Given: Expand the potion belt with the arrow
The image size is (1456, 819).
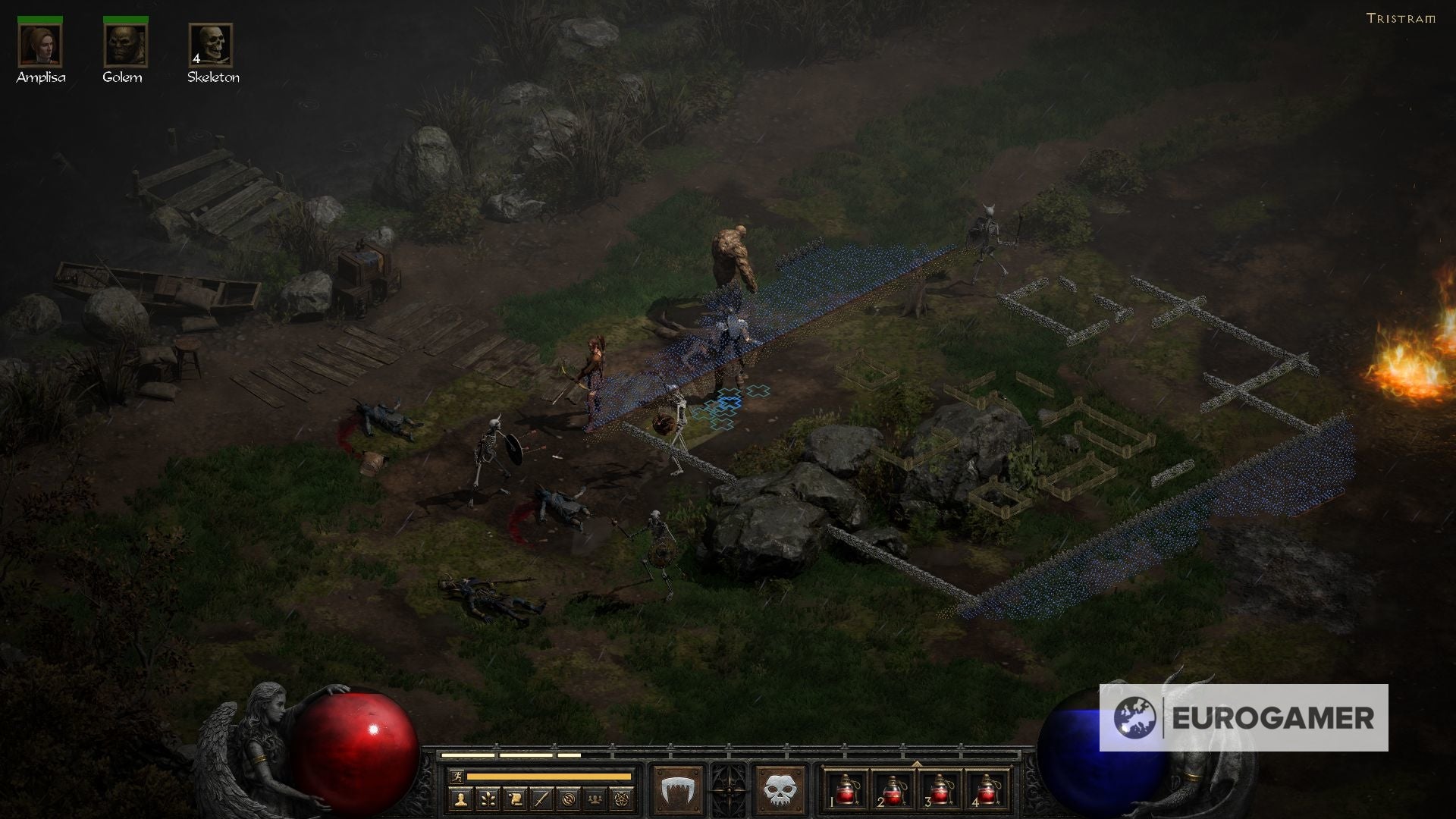Looking at the screenshot, I should (917, 764).
